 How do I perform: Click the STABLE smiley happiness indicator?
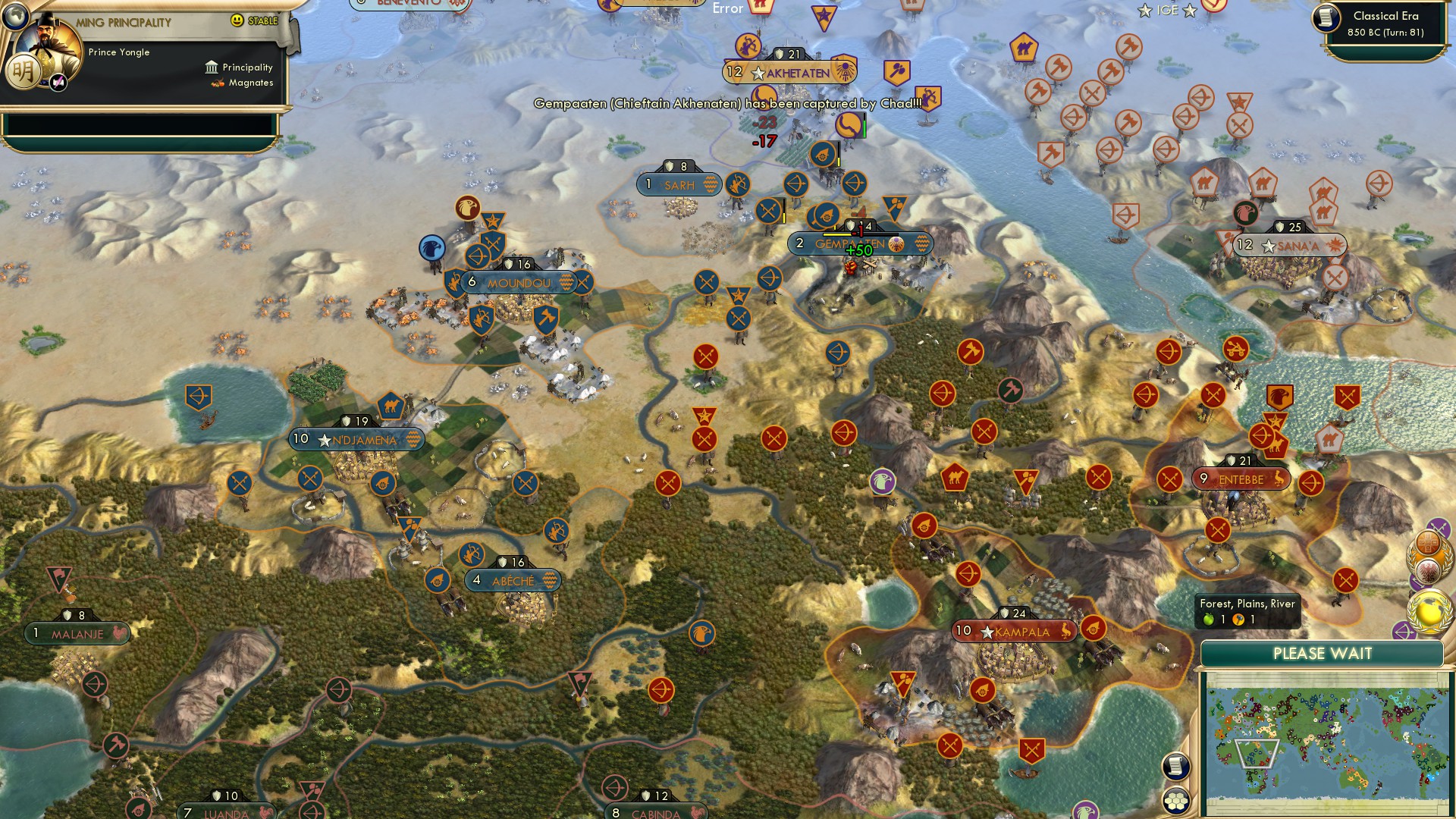pos(239,20)
